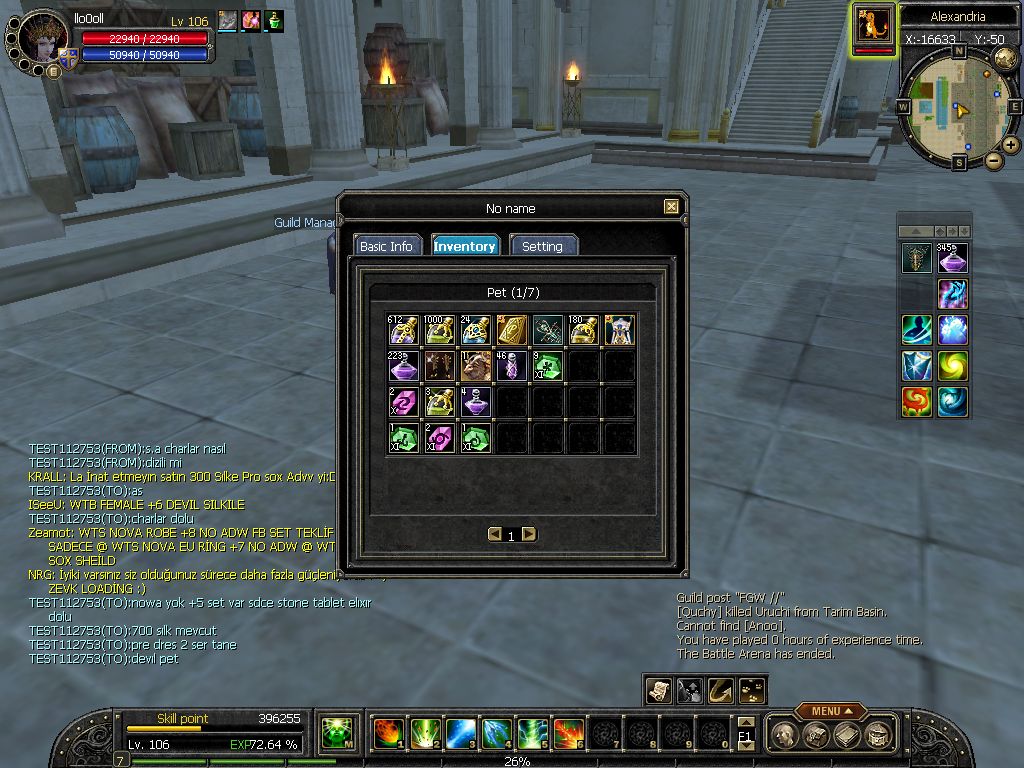Screen dimensions: 1024x768
Task: Zoom out the minimap
Action: tap(993, 160)
